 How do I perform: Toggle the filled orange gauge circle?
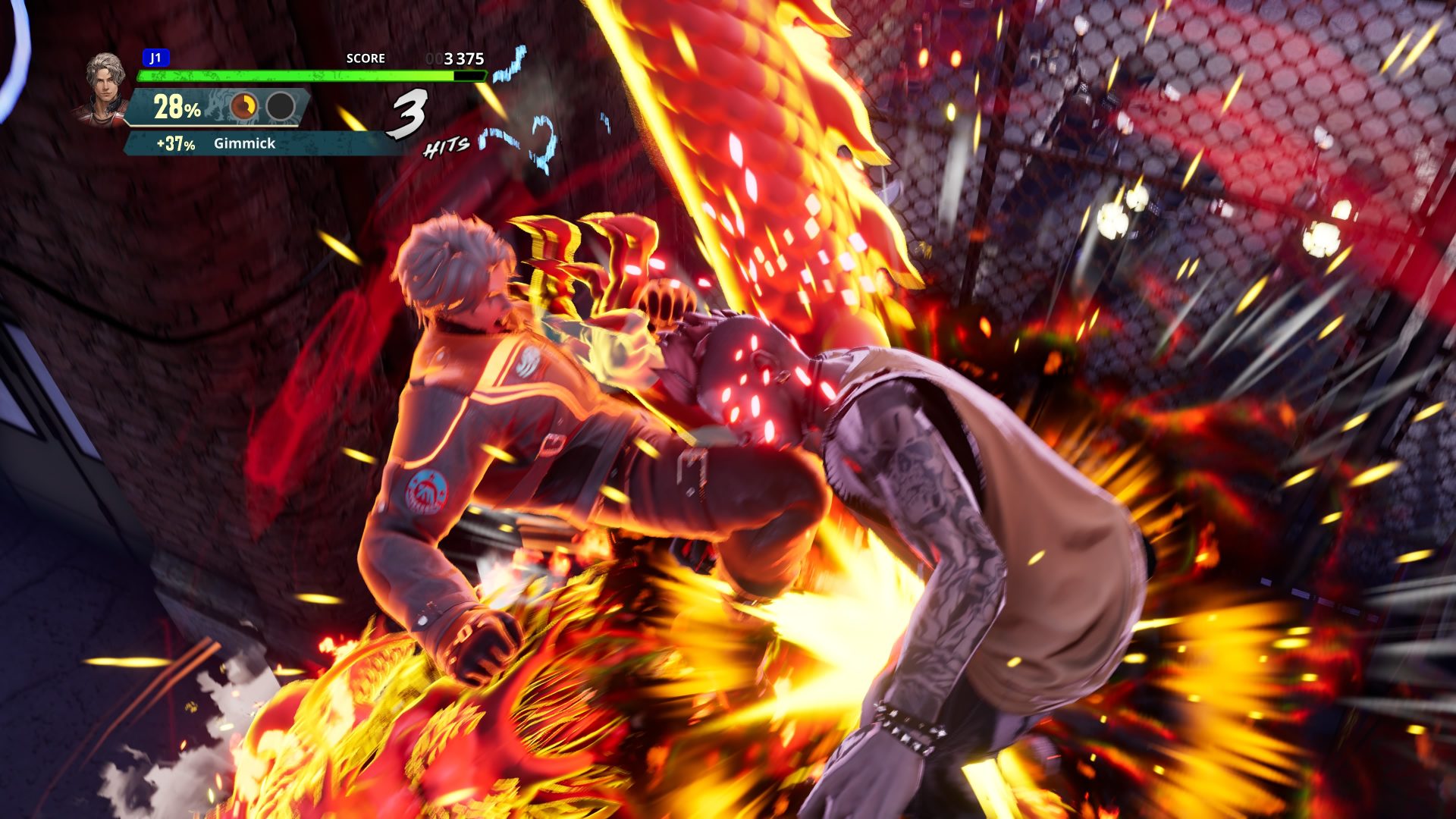pyautogui.click(x=243, y=106)
